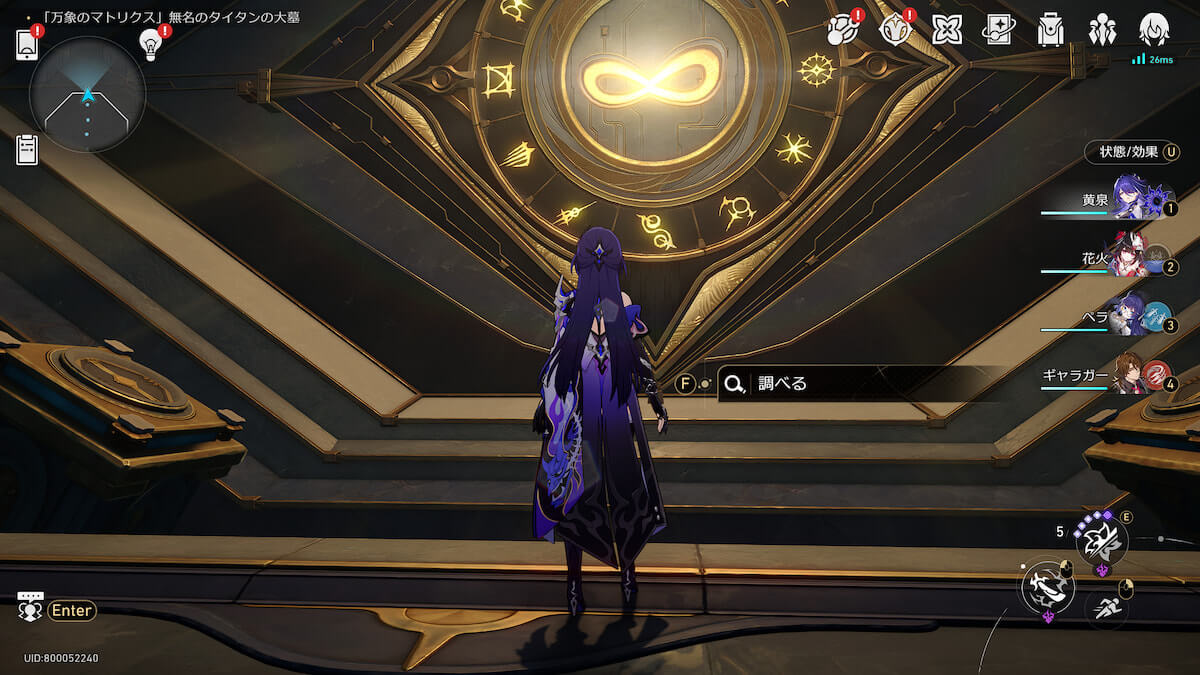The width and height of the screenshot is (1200, 675).
Task: Use the basic attack slash icon
Action: pos(1047,587)
